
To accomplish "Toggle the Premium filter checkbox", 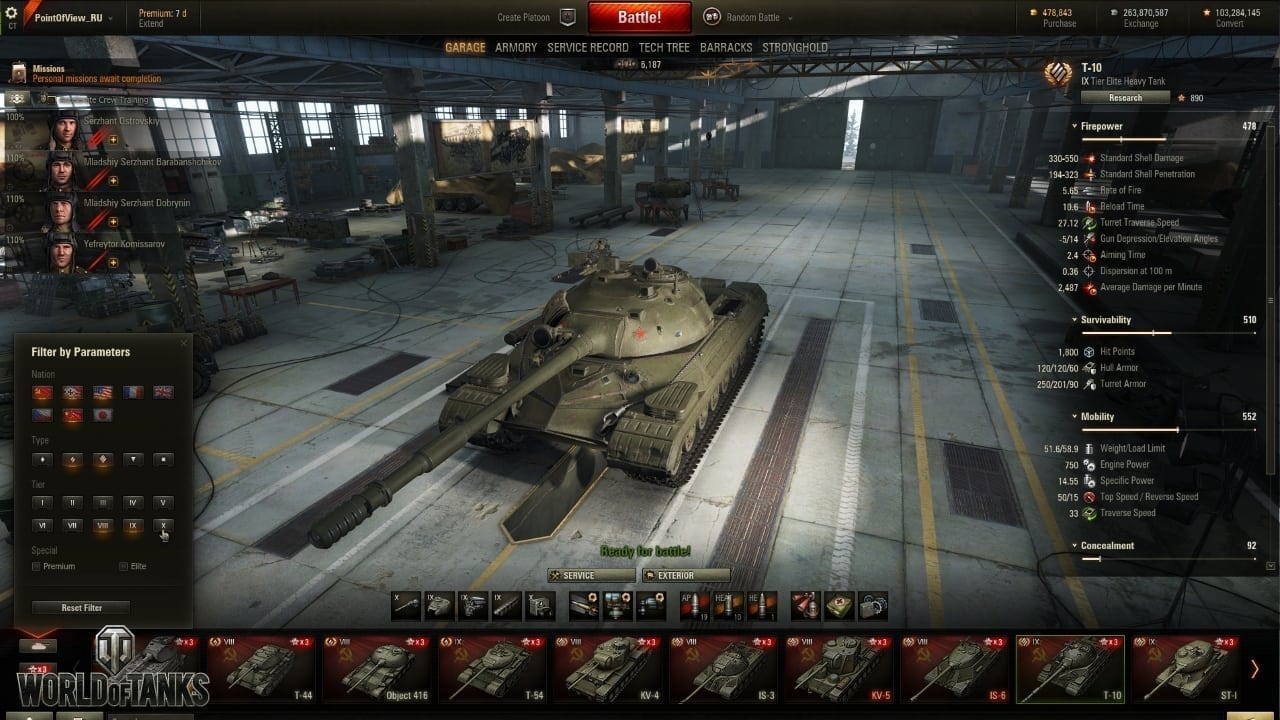I will point(37,567).
